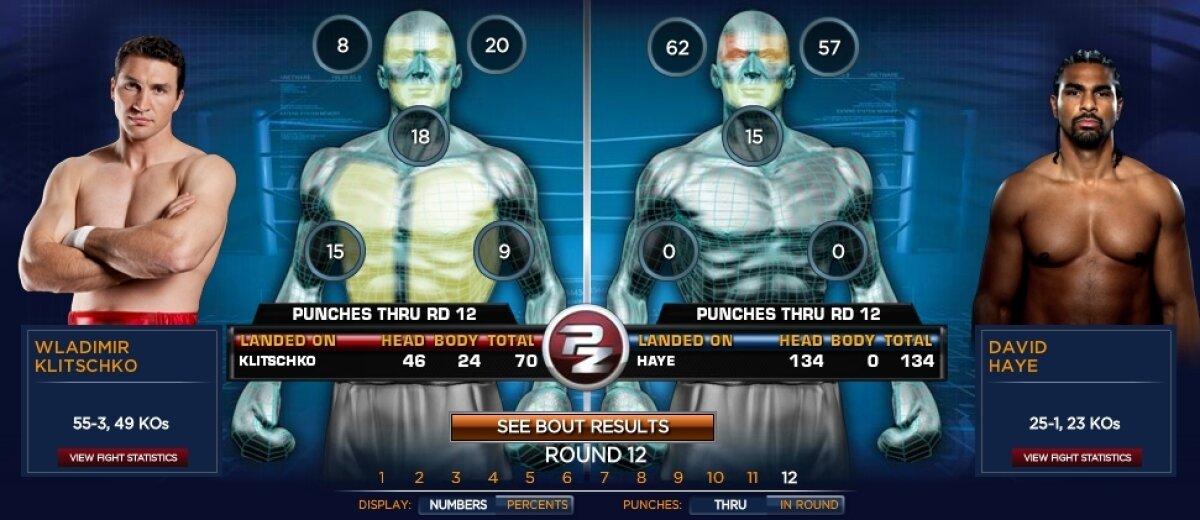
Task: Choose round 3
Action: [456, 478]
